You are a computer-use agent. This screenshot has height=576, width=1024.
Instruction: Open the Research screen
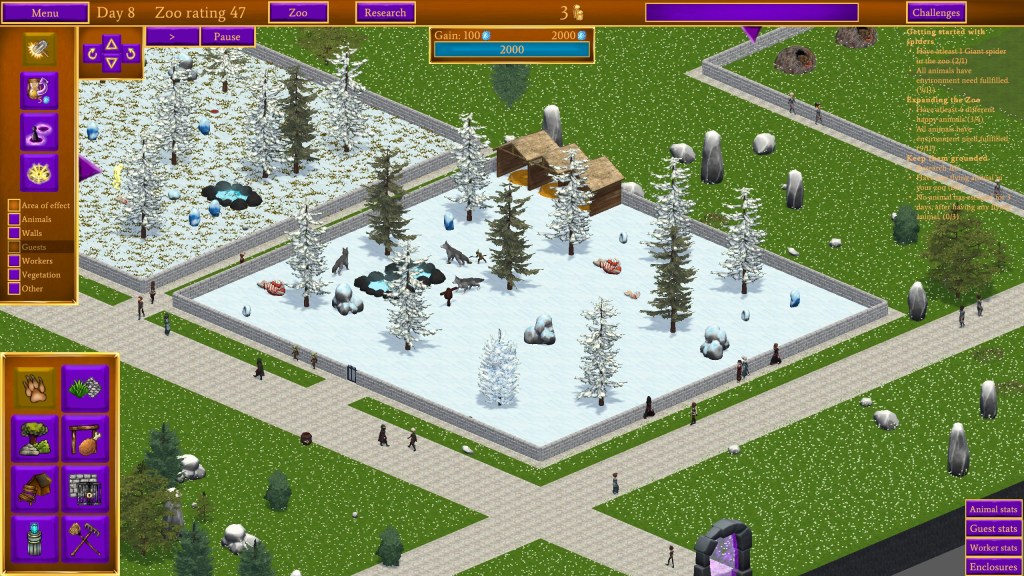tap(385, 13)
